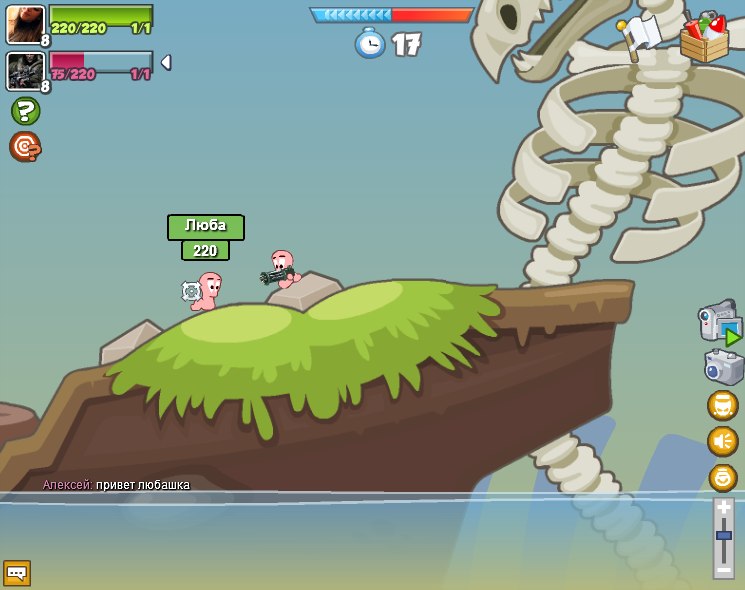745x590 pixels.
Task: Start video recording with the camcorder icon
Action: (x=720, y=322)
